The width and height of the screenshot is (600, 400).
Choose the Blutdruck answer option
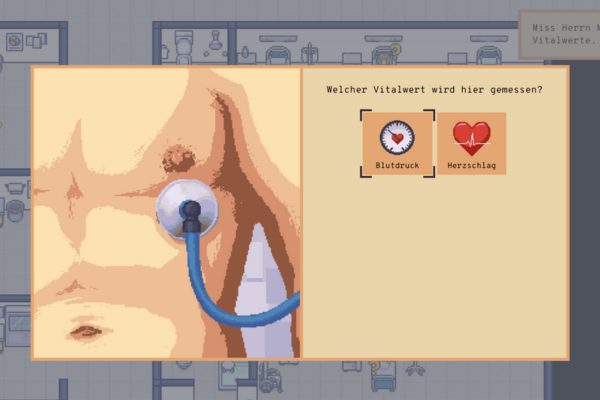tap(398, 143)
